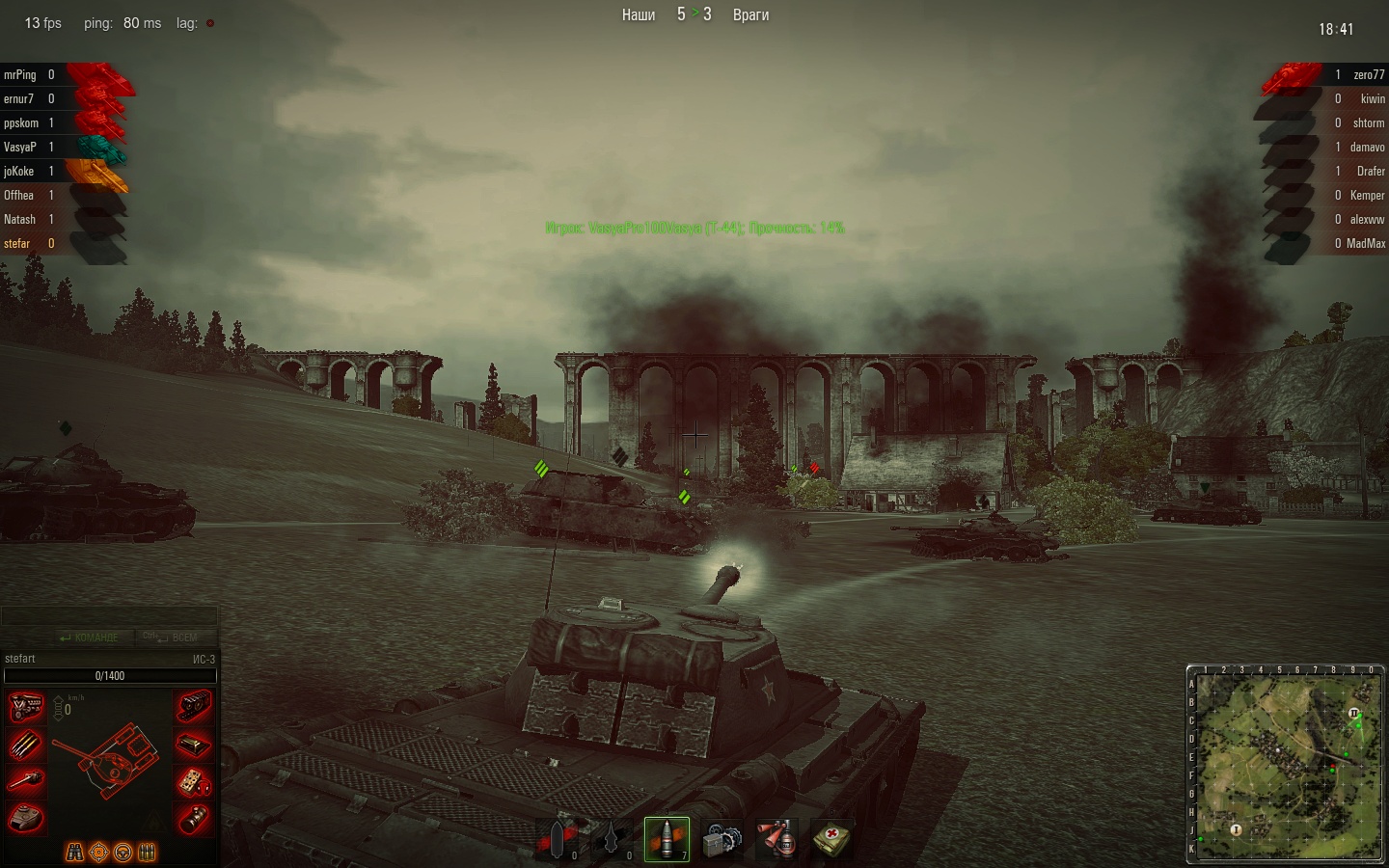
Task: Select player VasyaP in the allied list
Action: 20,147
